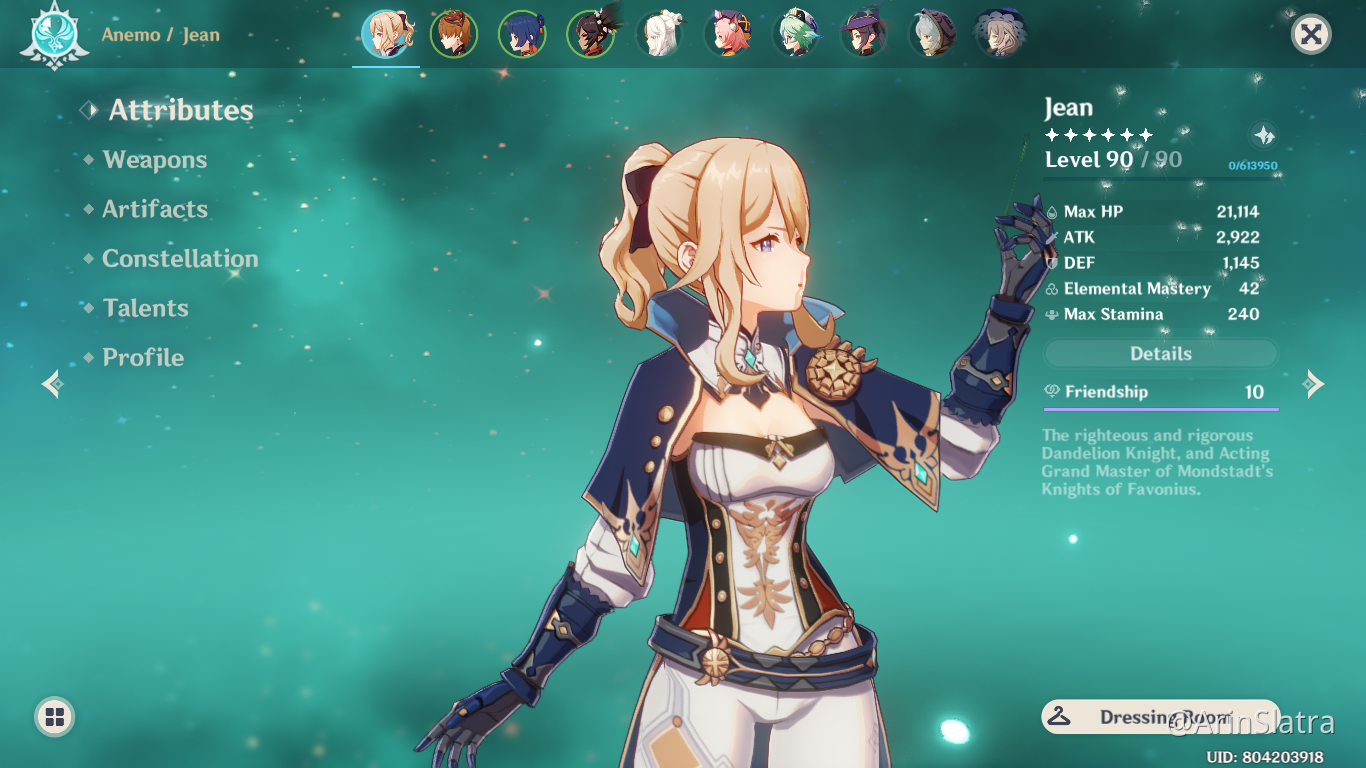1366x768 pixels.
Task: Switch to the green-haired Sucrose portrait
Action: point(796,35)
